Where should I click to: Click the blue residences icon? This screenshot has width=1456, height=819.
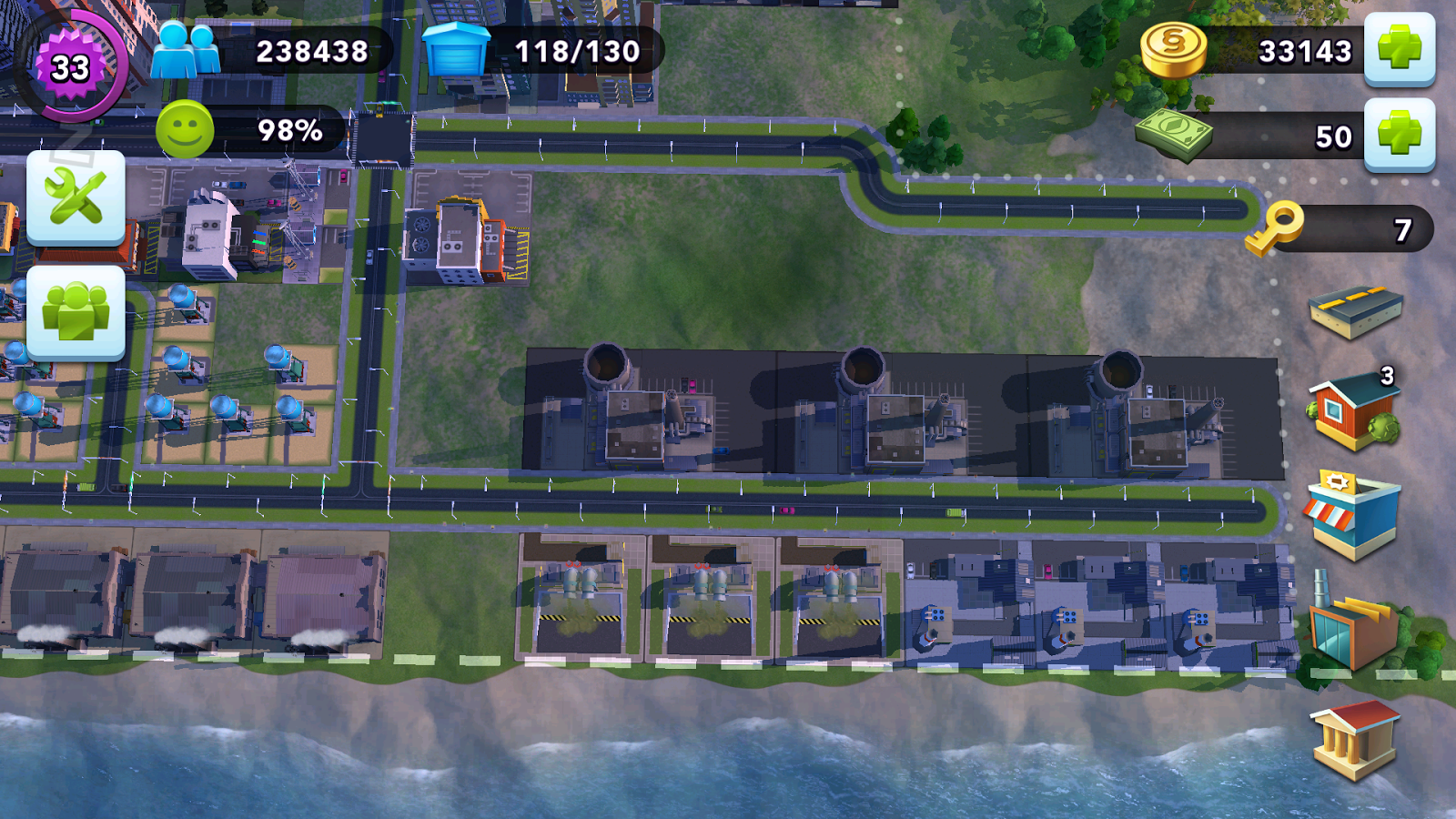(x=455, y=50)
